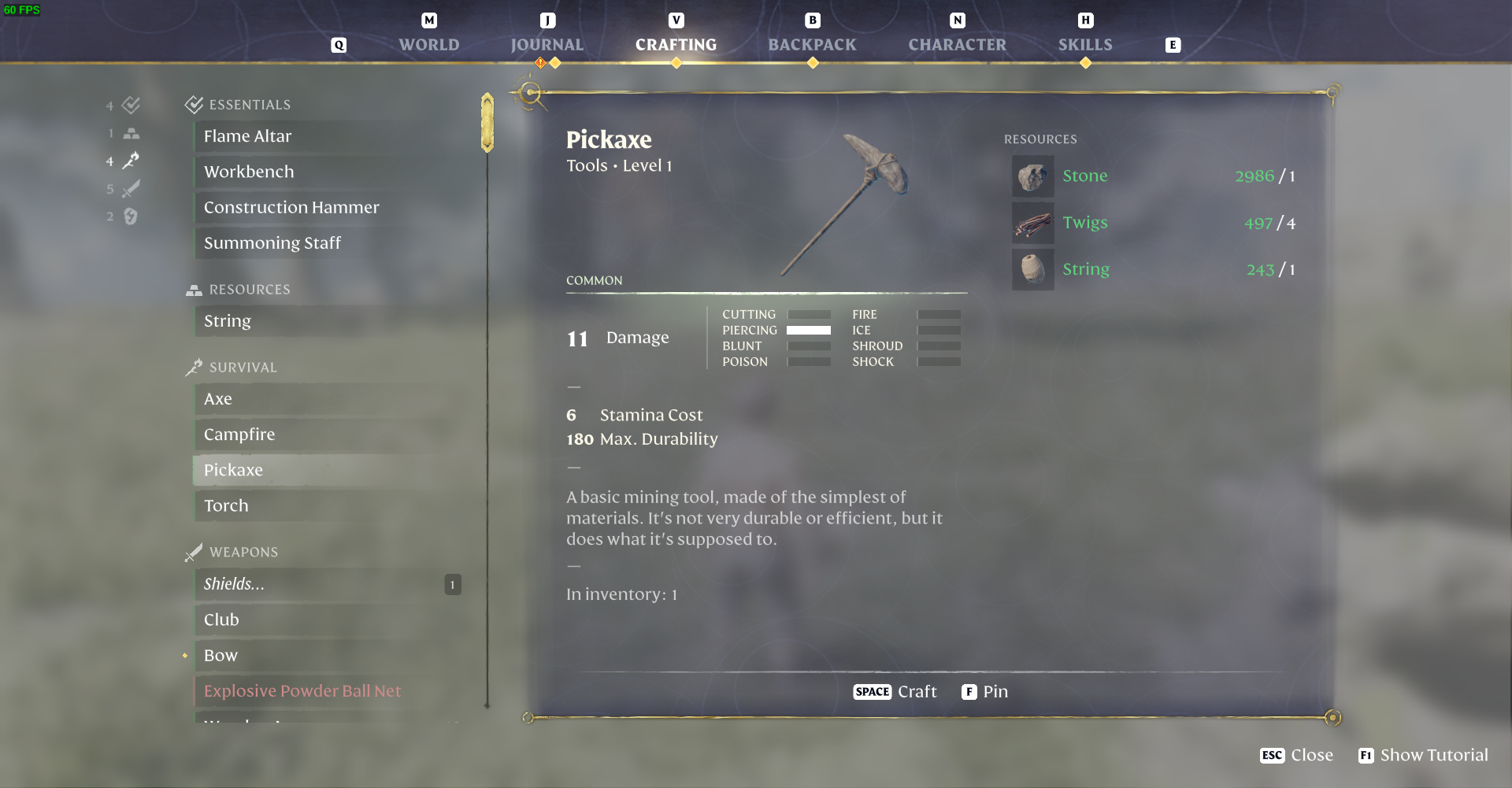
Task: Select Construction Hammer in the list
Action: click(291, 207)
